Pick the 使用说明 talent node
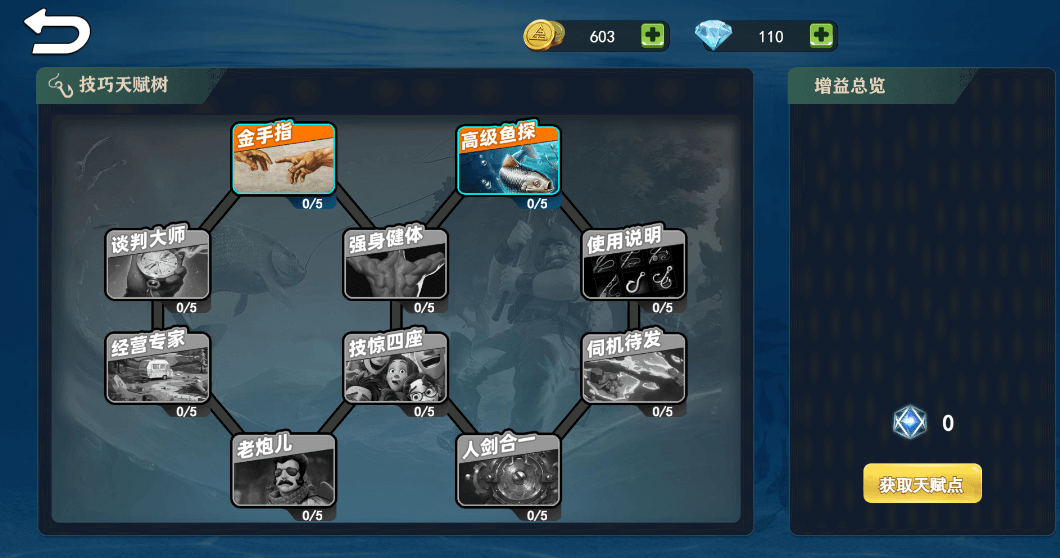The image size is (1060, 558). (634, 264)
